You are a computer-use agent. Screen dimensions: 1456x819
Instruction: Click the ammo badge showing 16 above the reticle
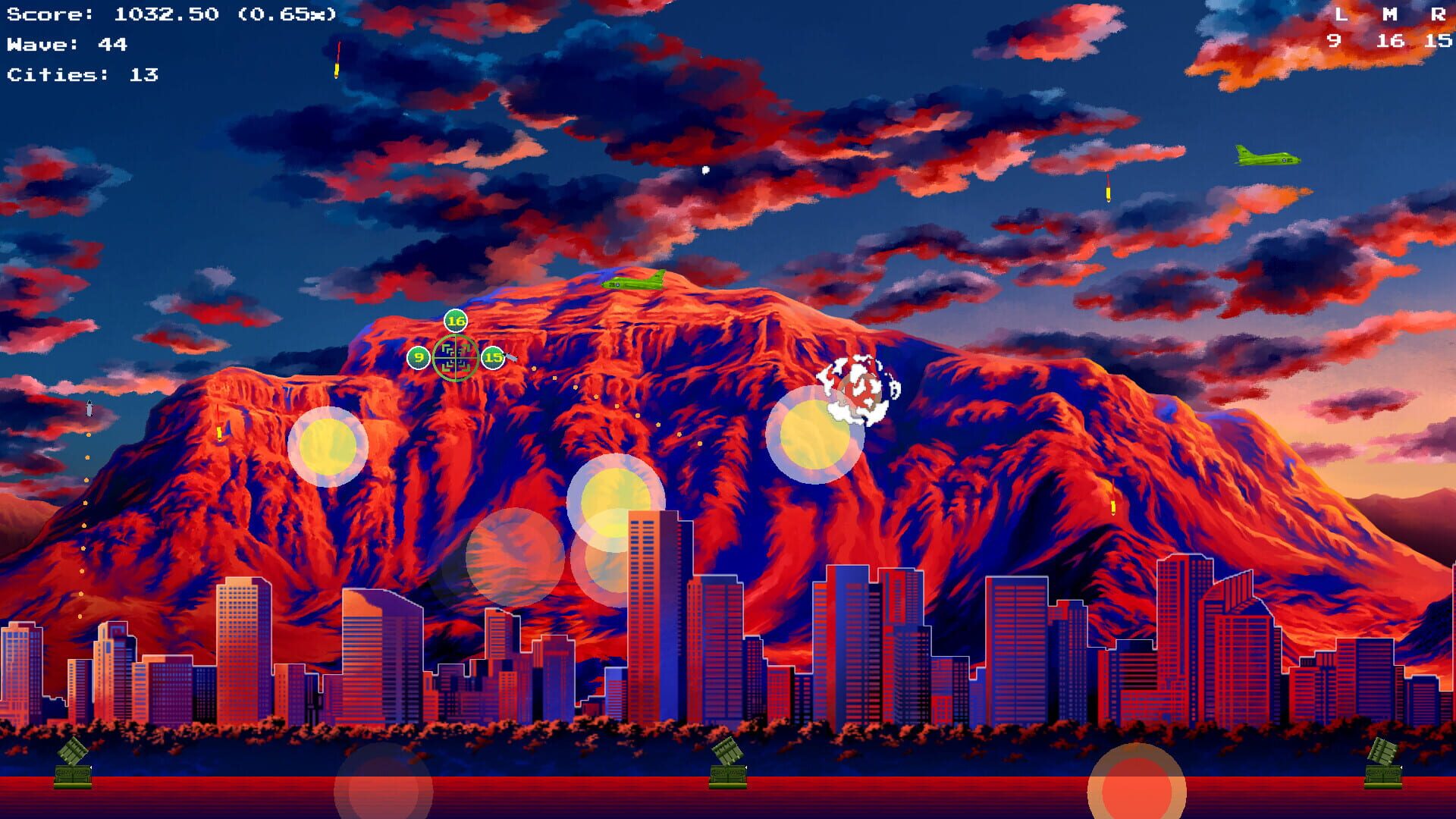pos(455,321)
